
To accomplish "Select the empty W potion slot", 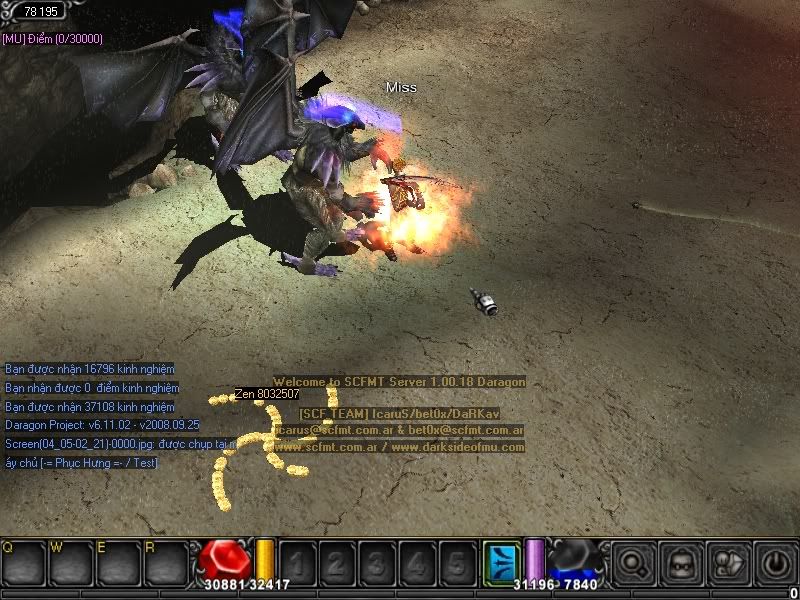I will [x=70, y=562].
